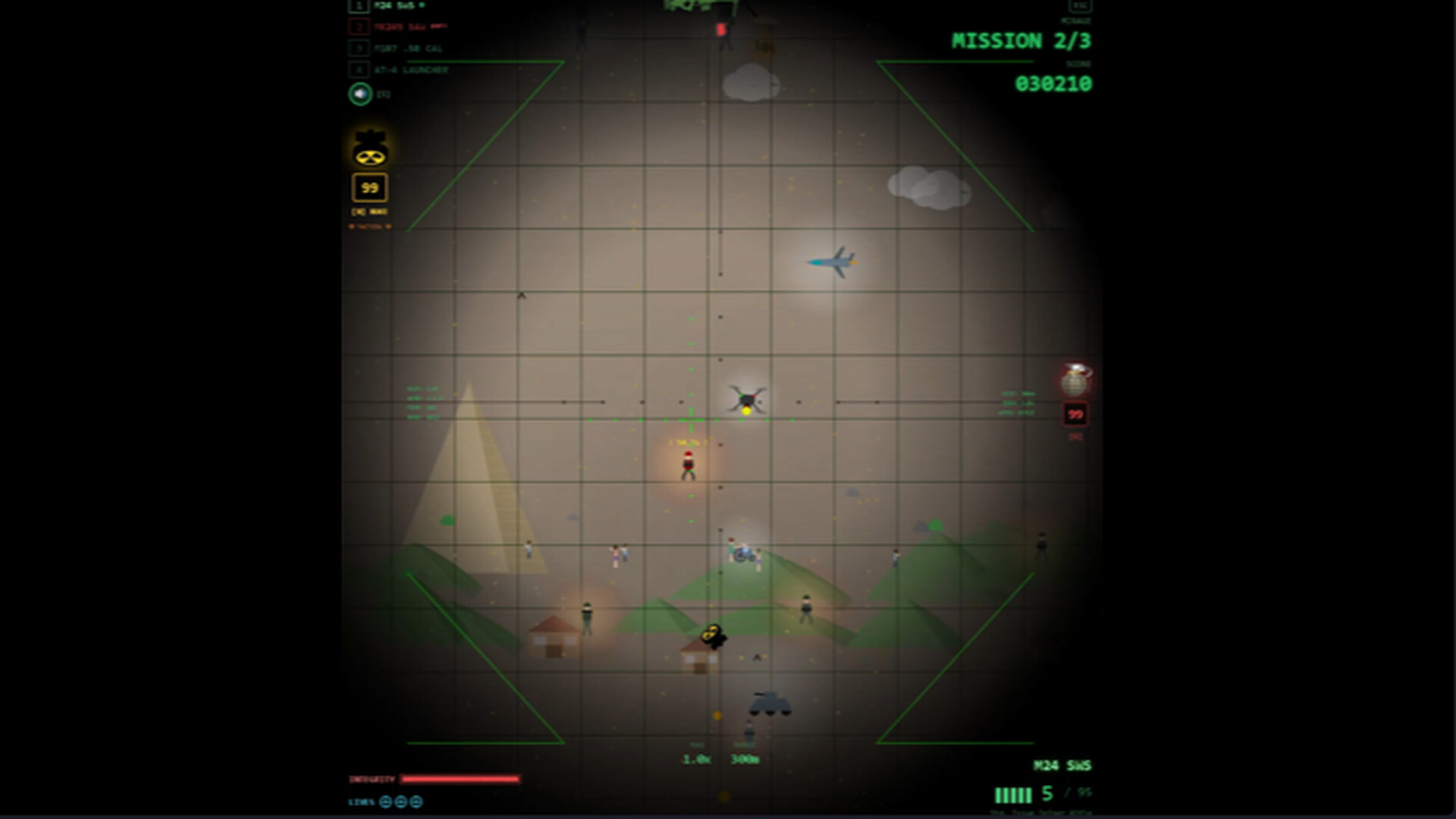This screenshot has width=1456, height=819.
Task: Expand the weapon slot 1 indicator box
Action: coord(357,6)
